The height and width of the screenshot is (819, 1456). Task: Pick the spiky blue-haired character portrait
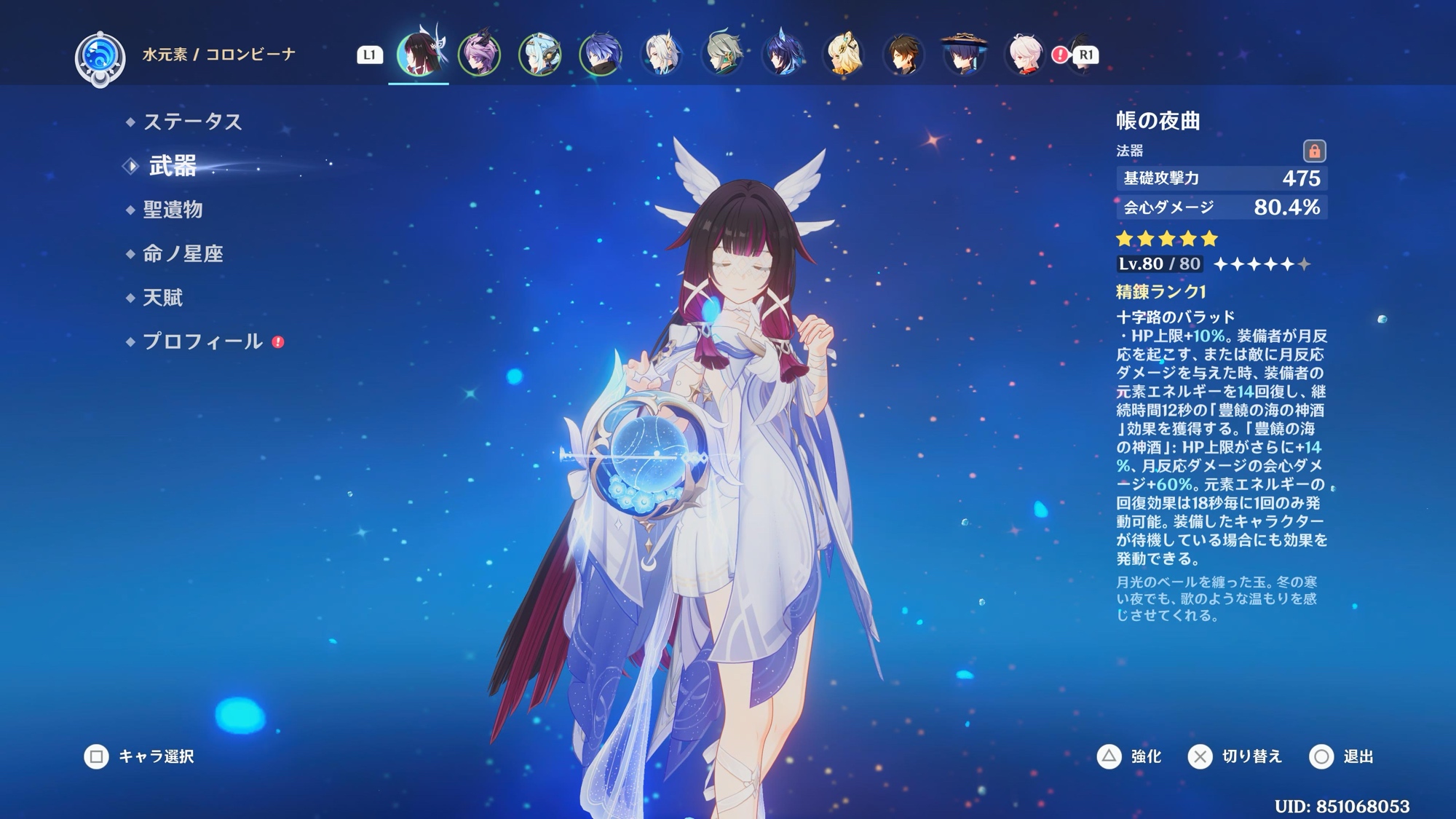click(601, 55)
